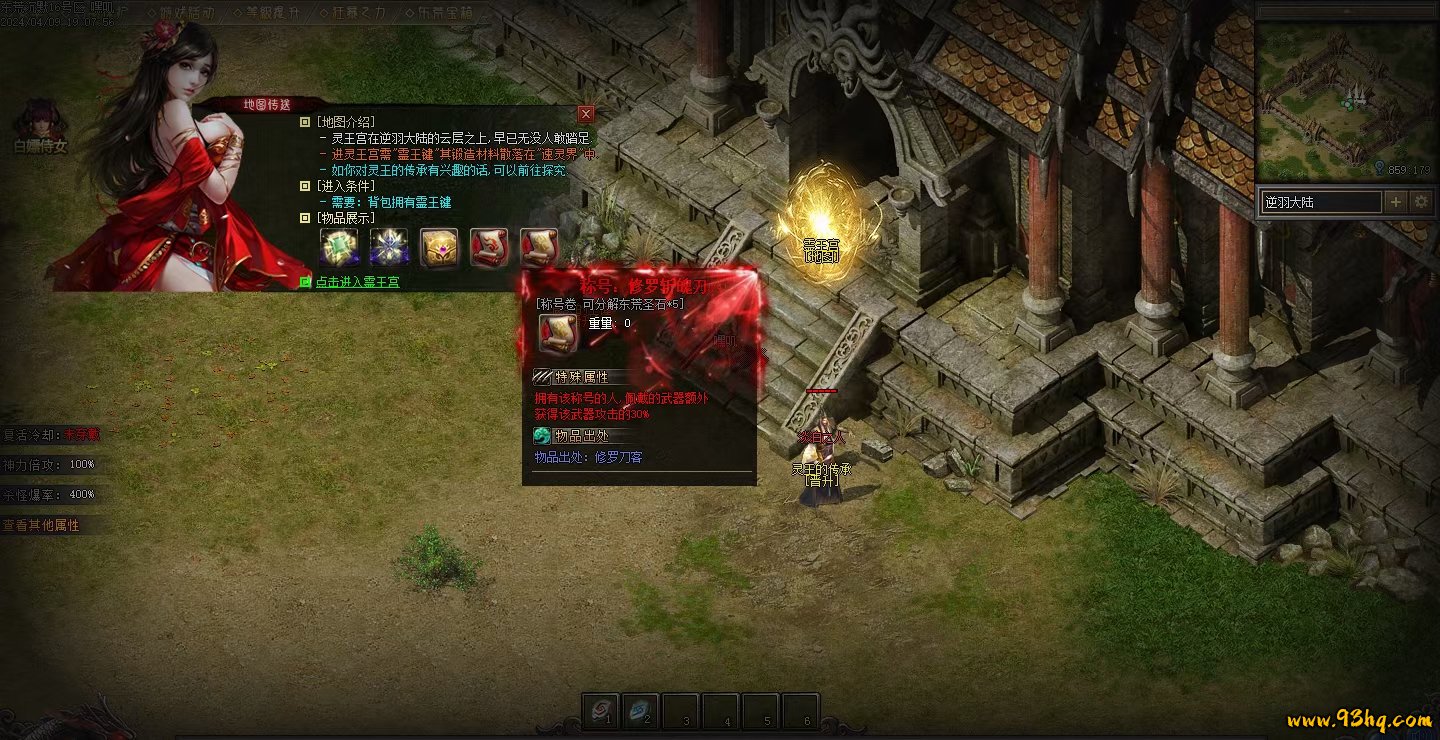Use the blue stone in hotbar slot 2

(x=641, y=709)
